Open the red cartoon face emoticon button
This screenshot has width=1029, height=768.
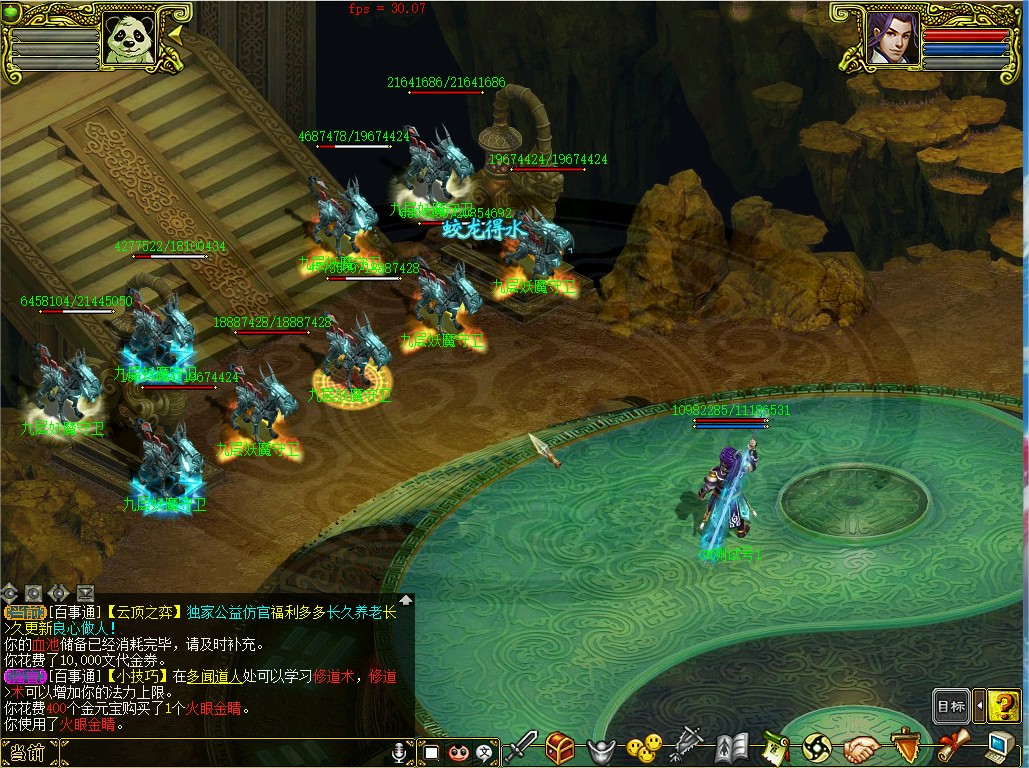458,752
